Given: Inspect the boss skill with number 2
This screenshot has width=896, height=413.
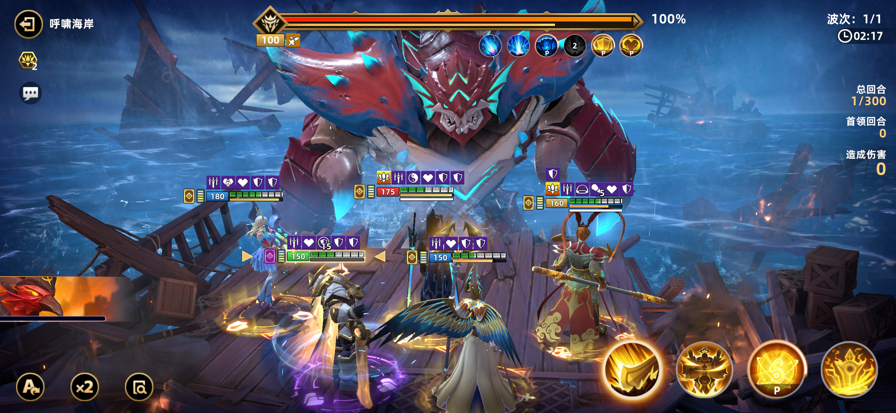Looking at the screenshot, I should point(574,45).
